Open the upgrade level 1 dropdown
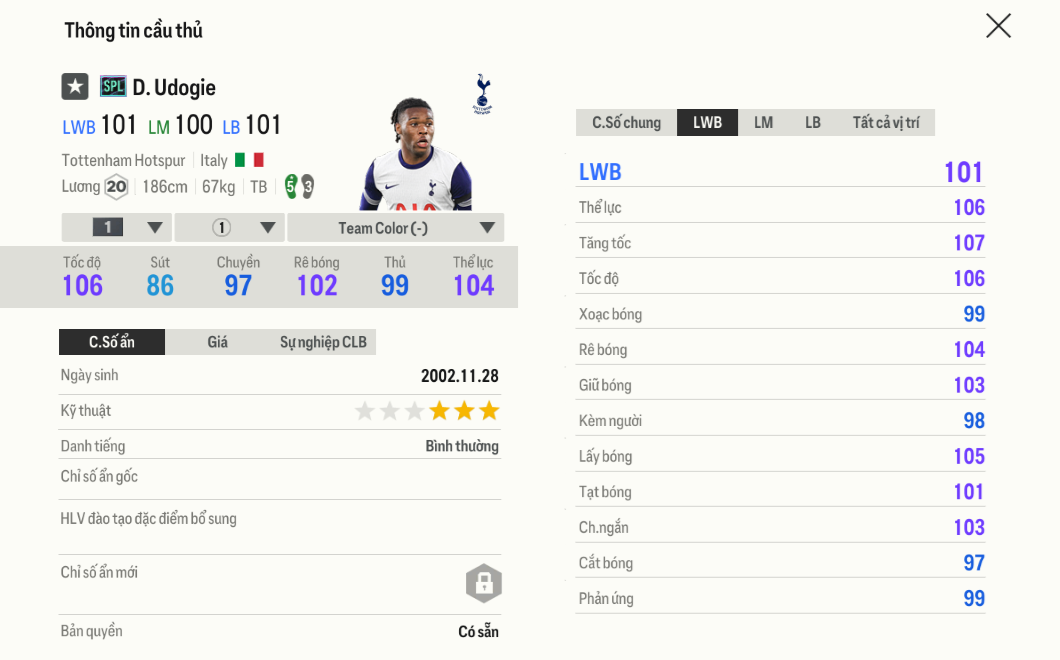 (x=117, y=228)
